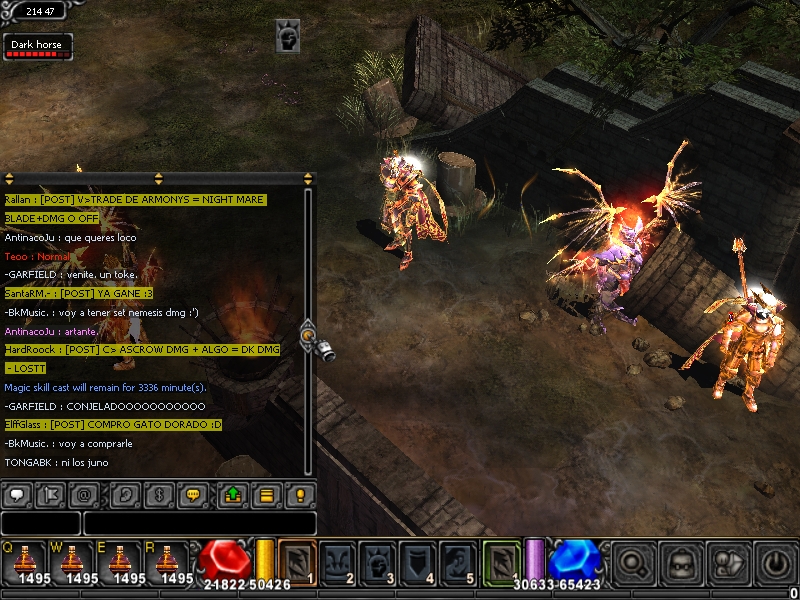
Task: Toggle the speech bubble chat filter
Action: [18, 494]
